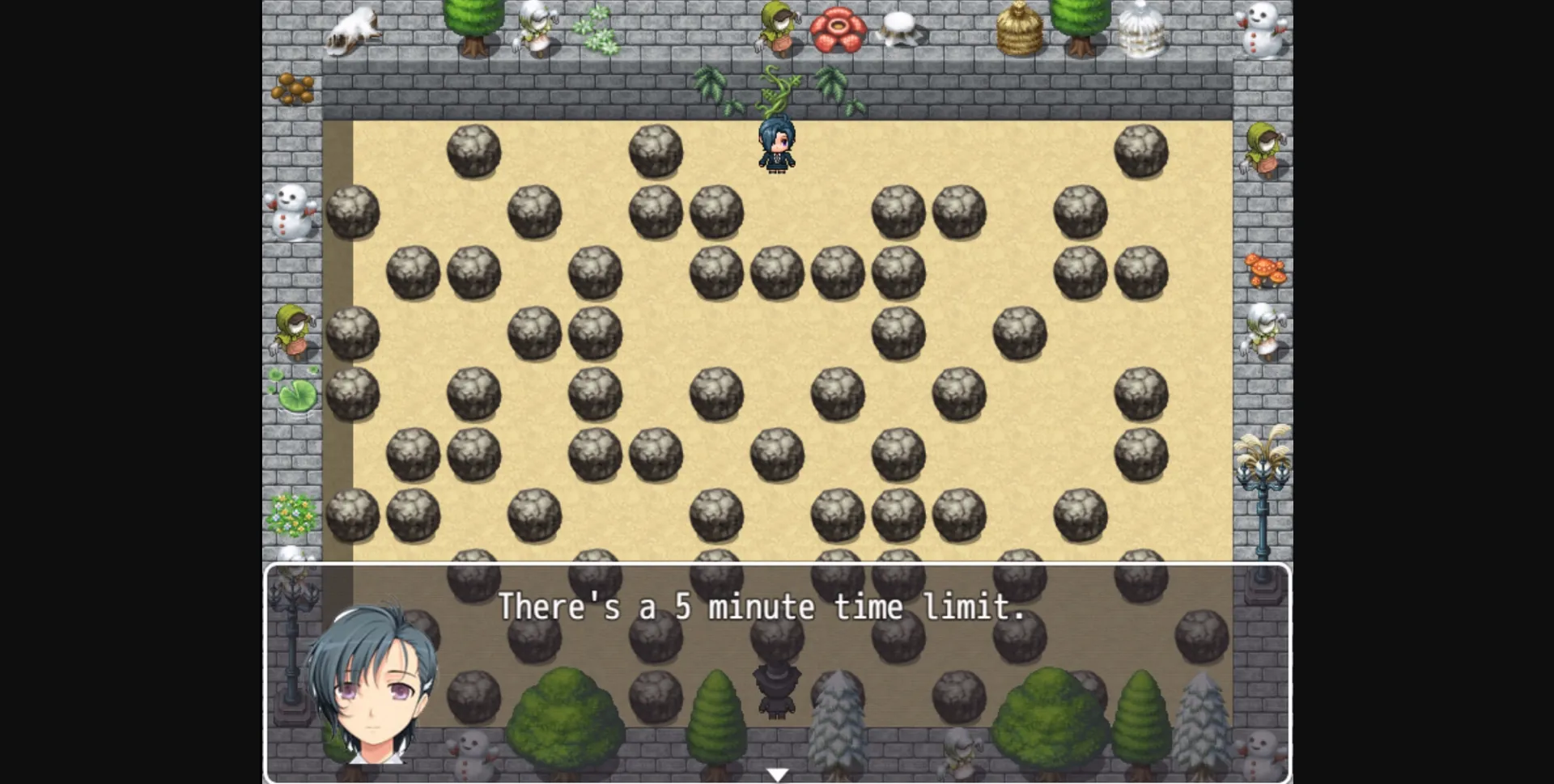The height and width of the screenshot is (784, 1554).
Task: Click the lily pad on the left wall
Action: (x=298, y=394)
